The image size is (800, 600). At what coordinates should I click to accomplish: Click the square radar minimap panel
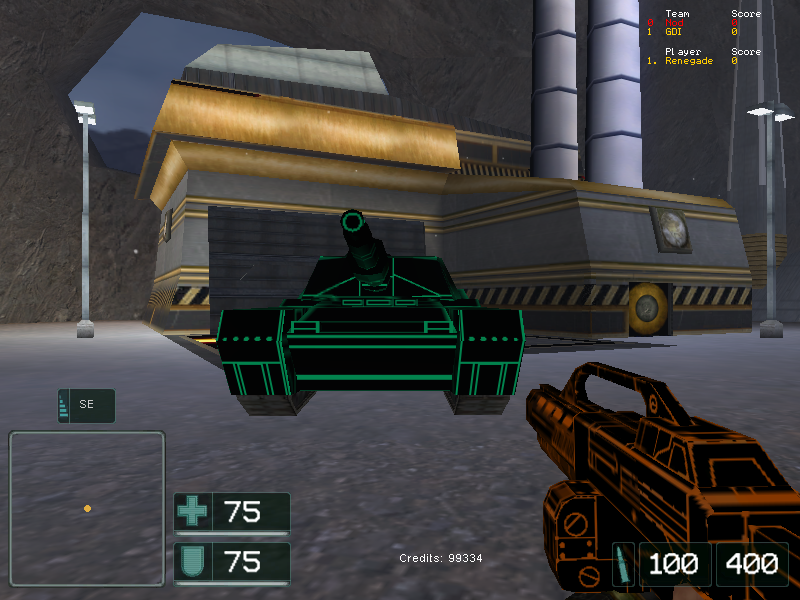(87, 508)
